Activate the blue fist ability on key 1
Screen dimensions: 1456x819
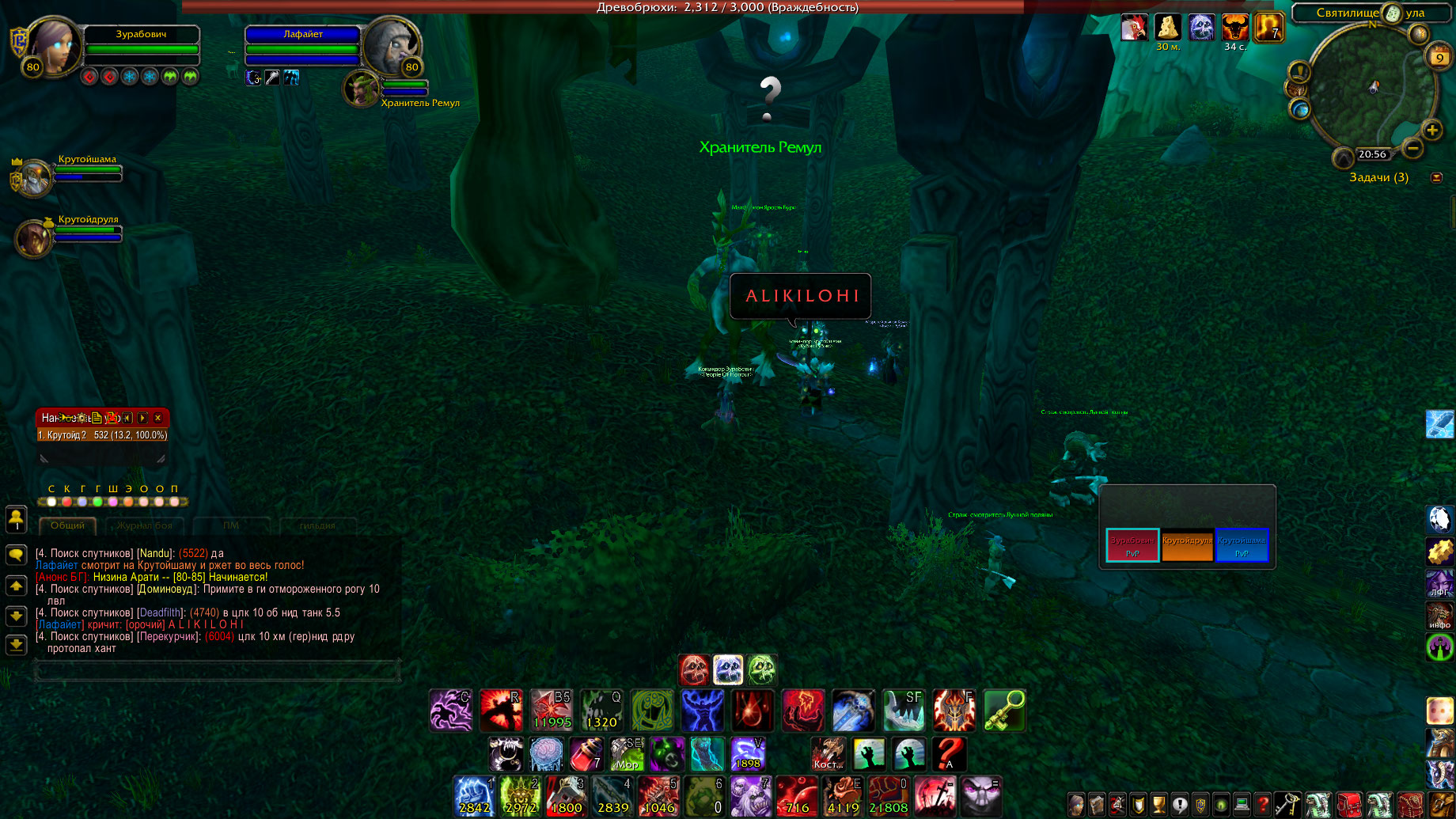475,796
